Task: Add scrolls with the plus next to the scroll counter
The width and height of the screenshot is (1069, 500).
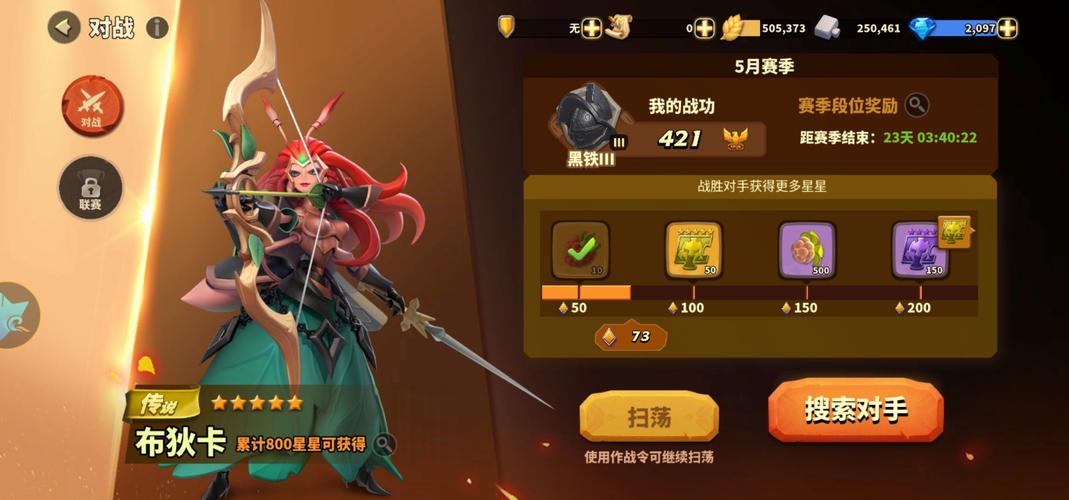Action: [705, 28]
